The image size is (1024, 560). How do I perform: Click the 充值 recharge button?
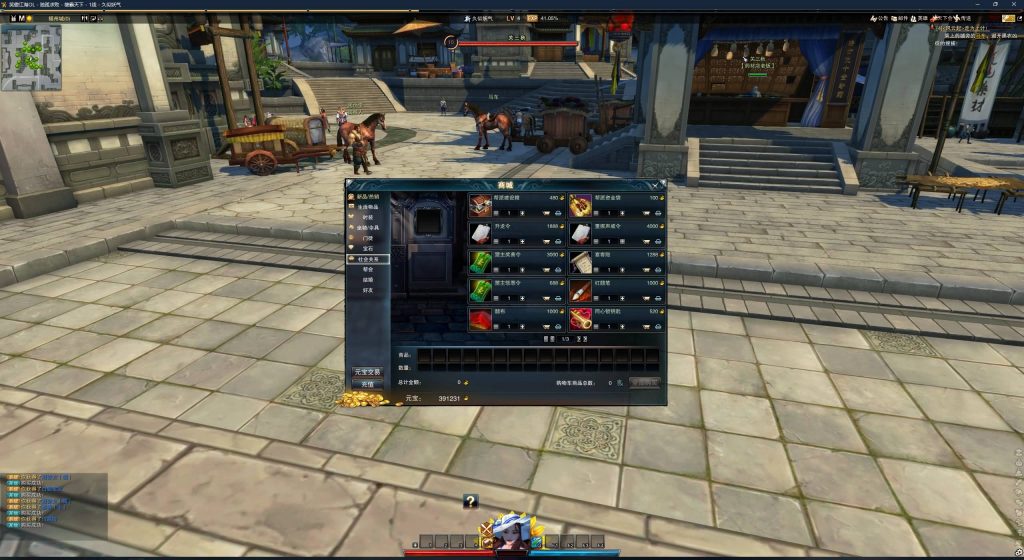366,384
